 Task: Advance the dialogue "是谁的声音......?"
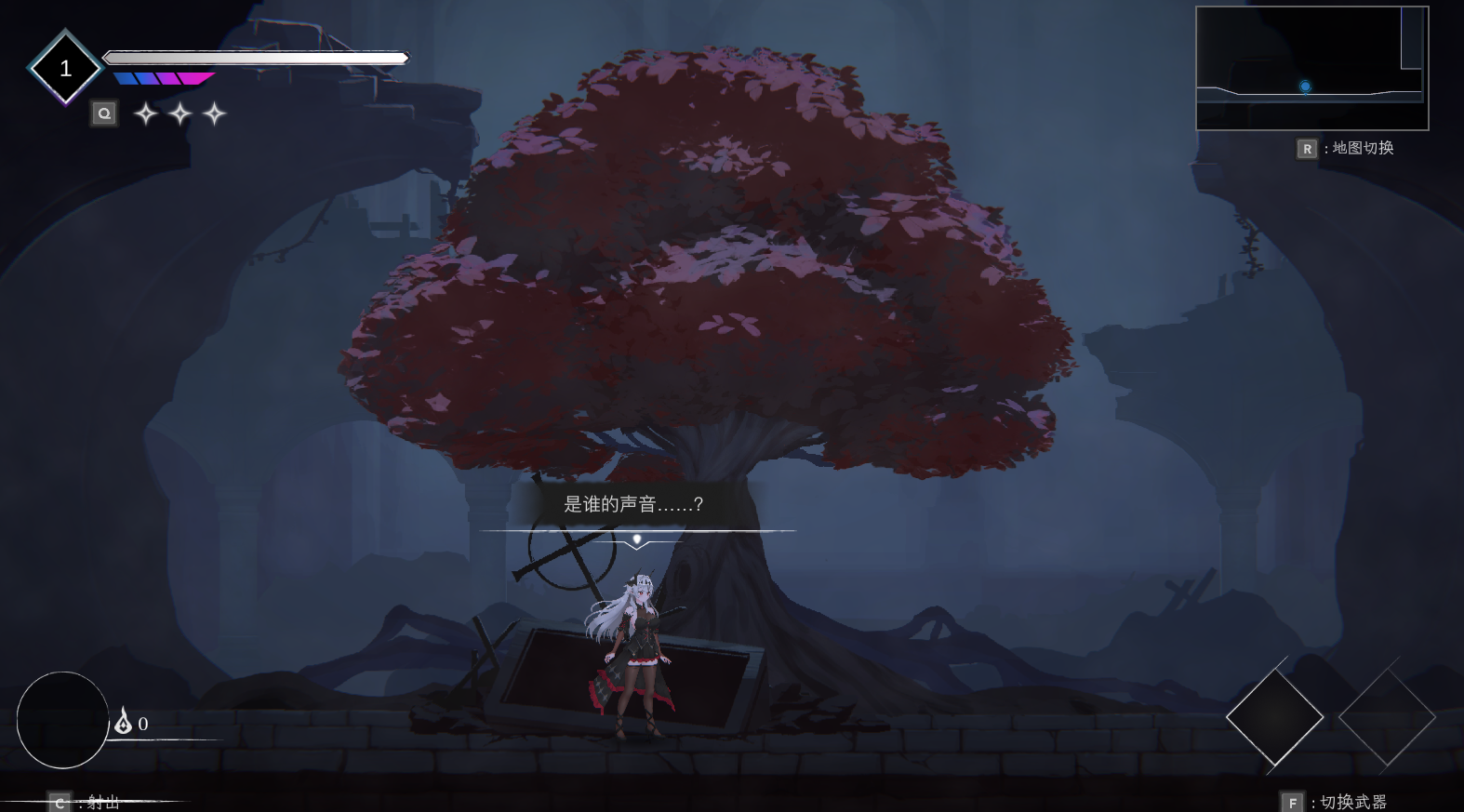coord(636,539)
